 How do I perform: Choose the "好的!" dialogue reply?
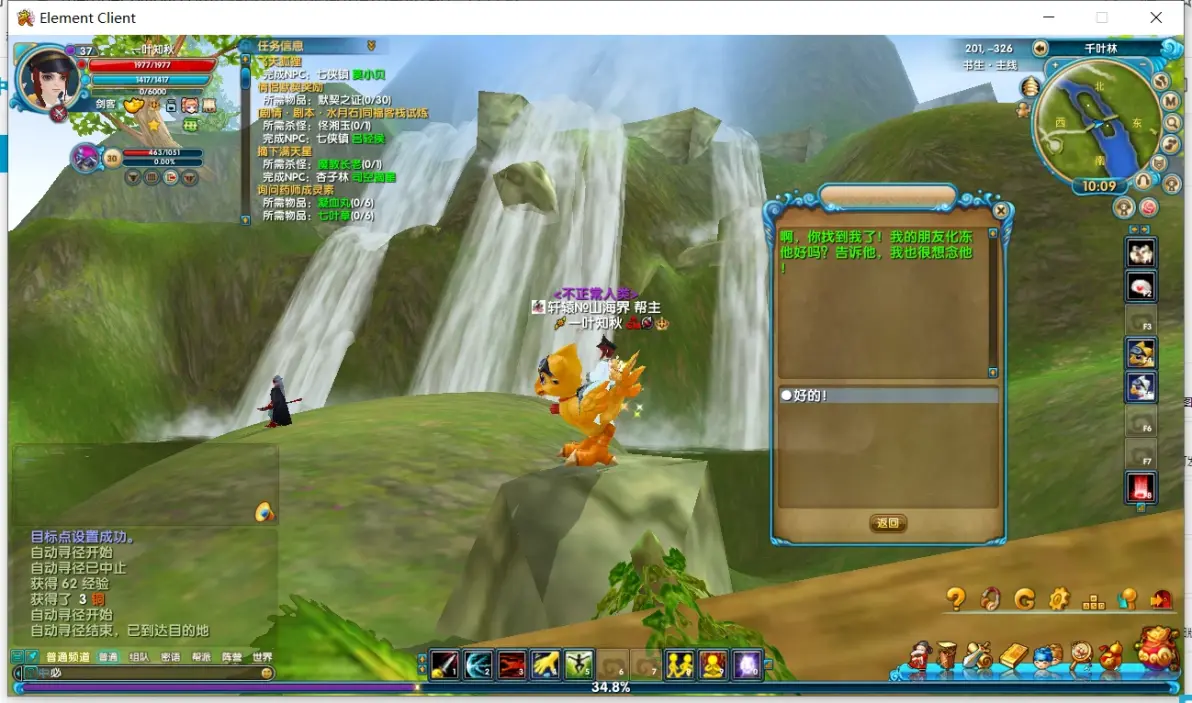pyautogui.click(x=810, y=396)
